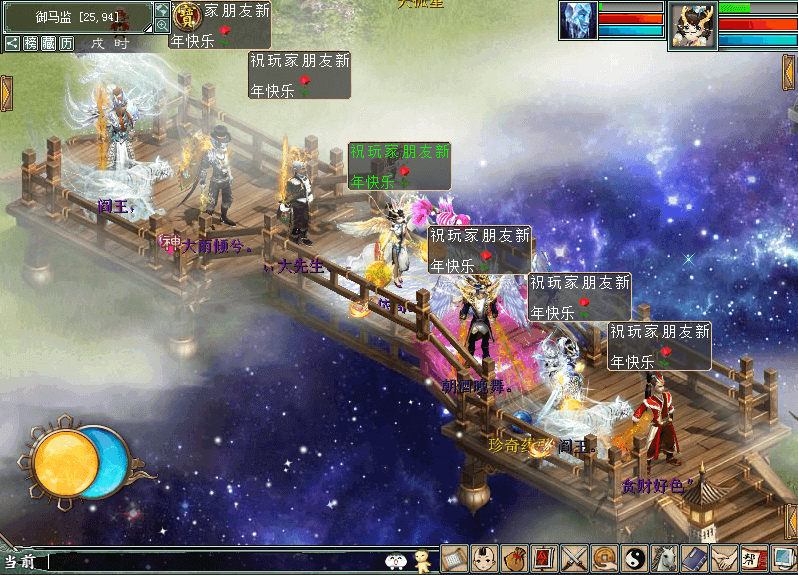The height and width of the screenshot is (575, 798).
Task: Open the handshake trade icon
Action: 724,559
